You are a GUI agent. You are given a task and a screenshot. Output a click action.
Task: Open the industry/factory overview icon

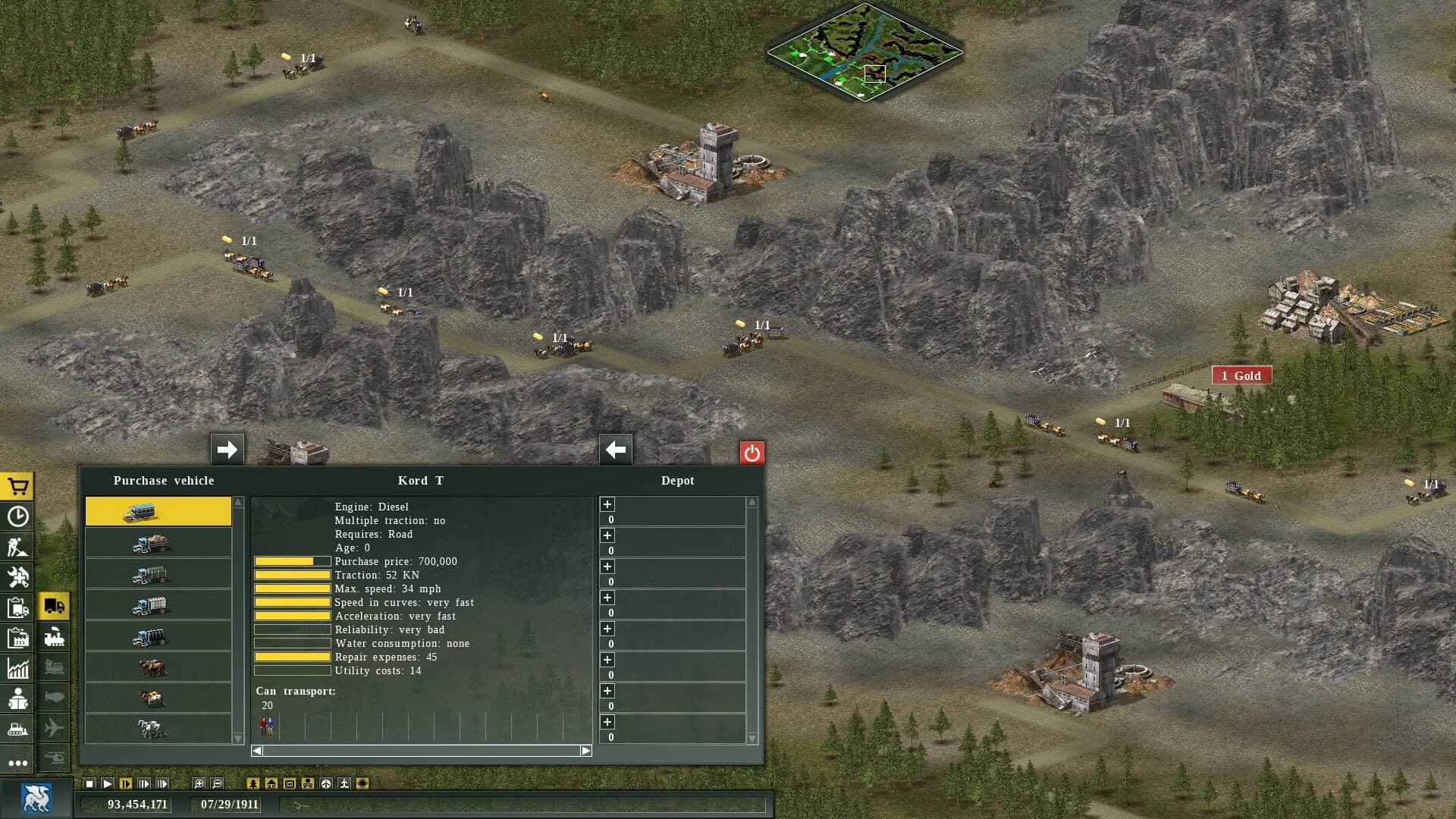point(17,636)
